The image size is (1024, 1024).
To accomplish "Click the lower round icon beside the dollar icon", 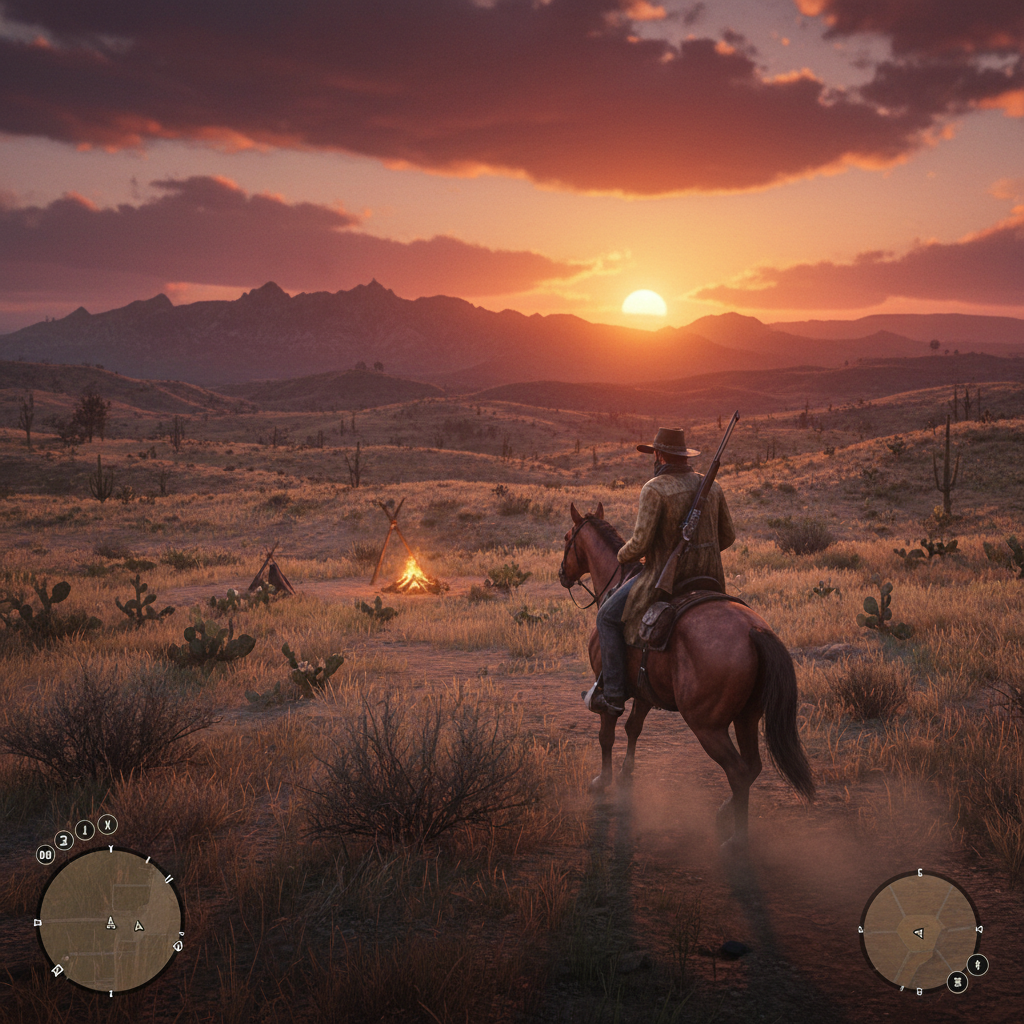I will (957, 982).
